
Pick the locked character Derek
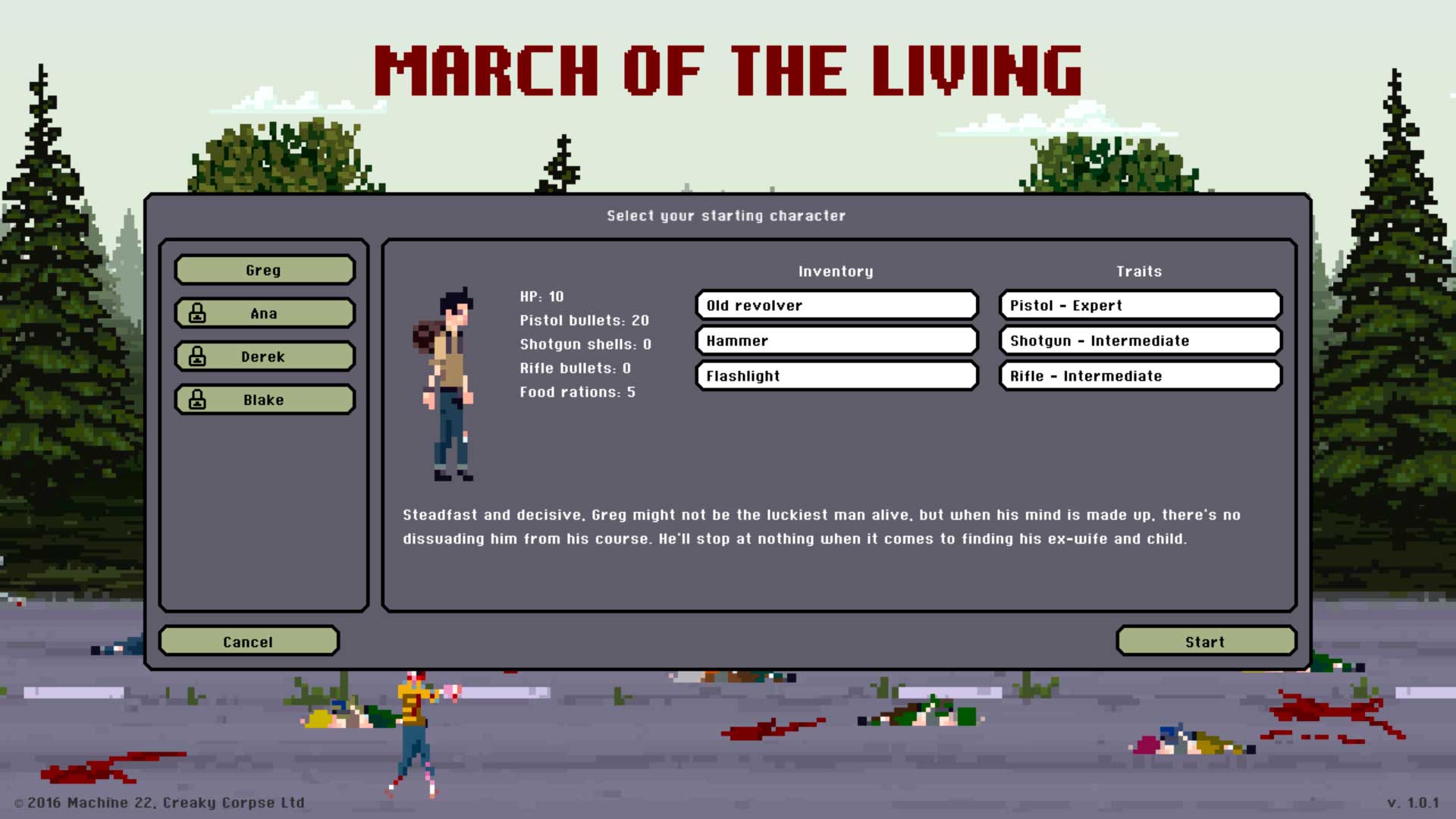pyautogui.click(x=264, y=356)
